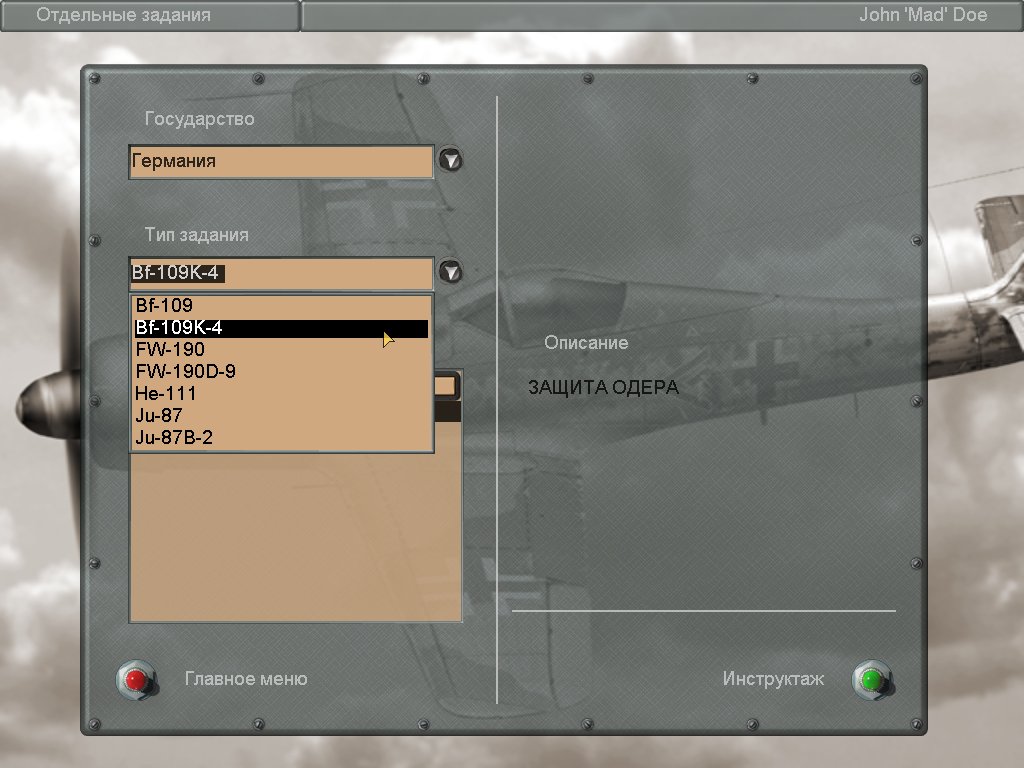Click the Германия country field
1024x768 pixels.
(280, 161)
